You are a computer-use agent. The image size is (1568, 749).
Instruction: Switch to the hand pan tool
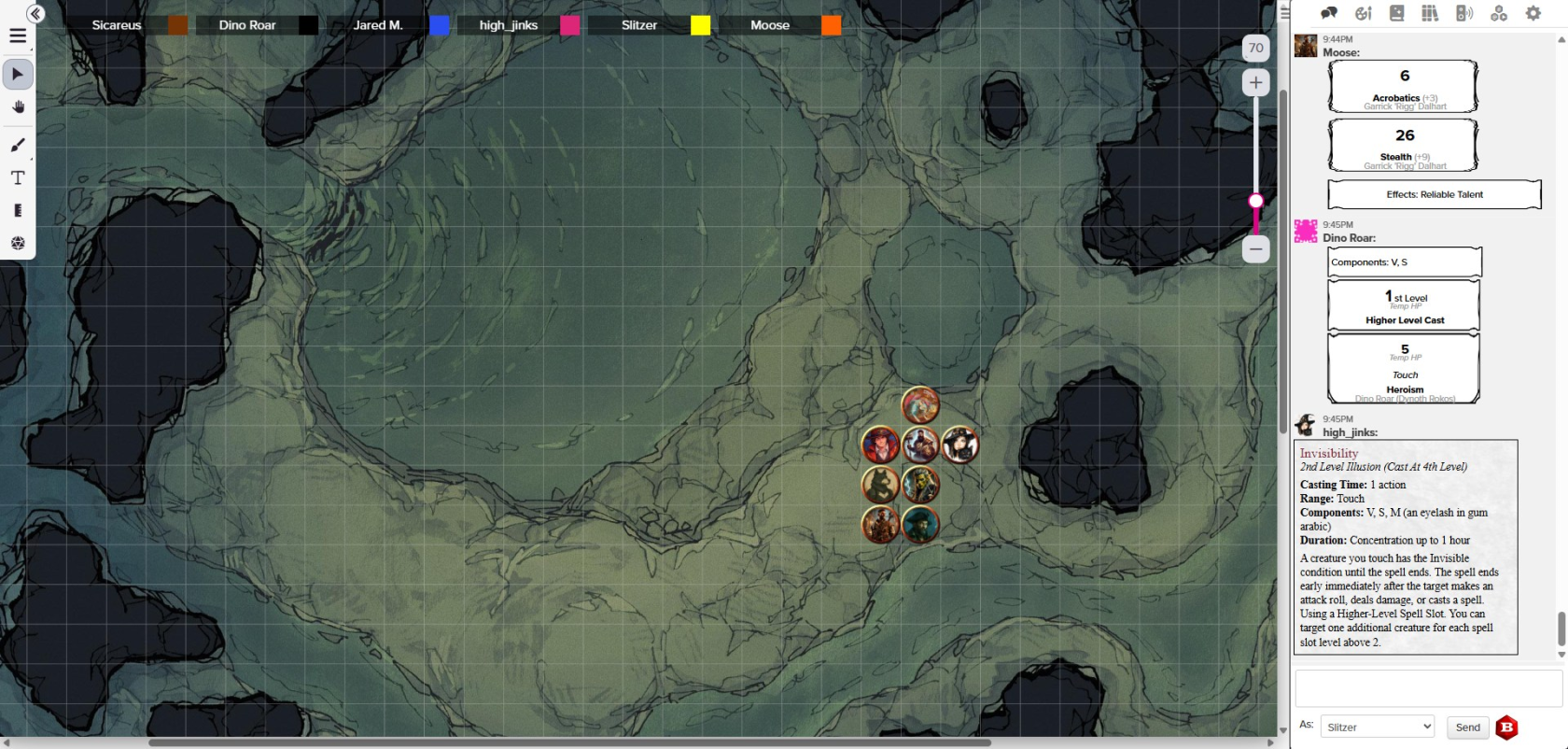[18, 106]
